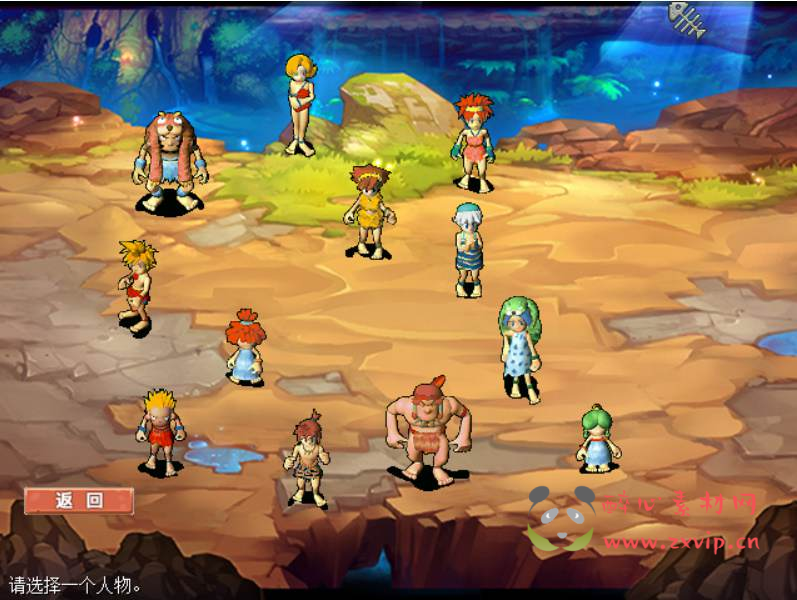Click the 返回 back button
Viewport: 797px width, 600px height.
tap(79, 500)
